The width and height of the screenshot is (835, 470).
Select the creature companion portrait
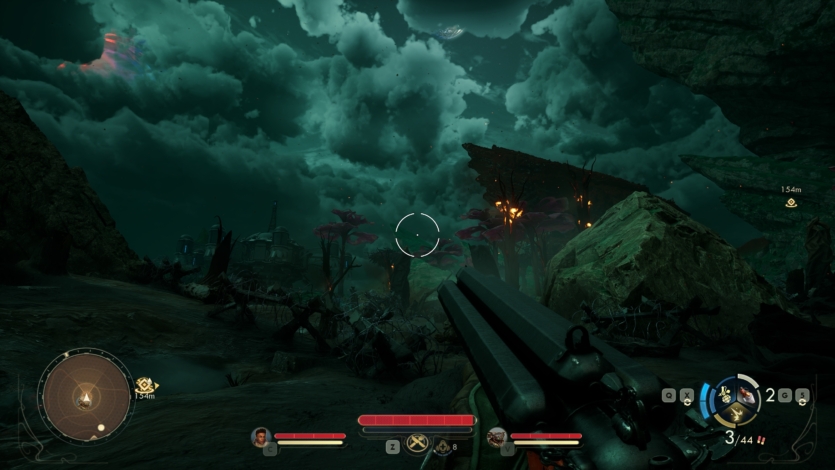[496, 437]
